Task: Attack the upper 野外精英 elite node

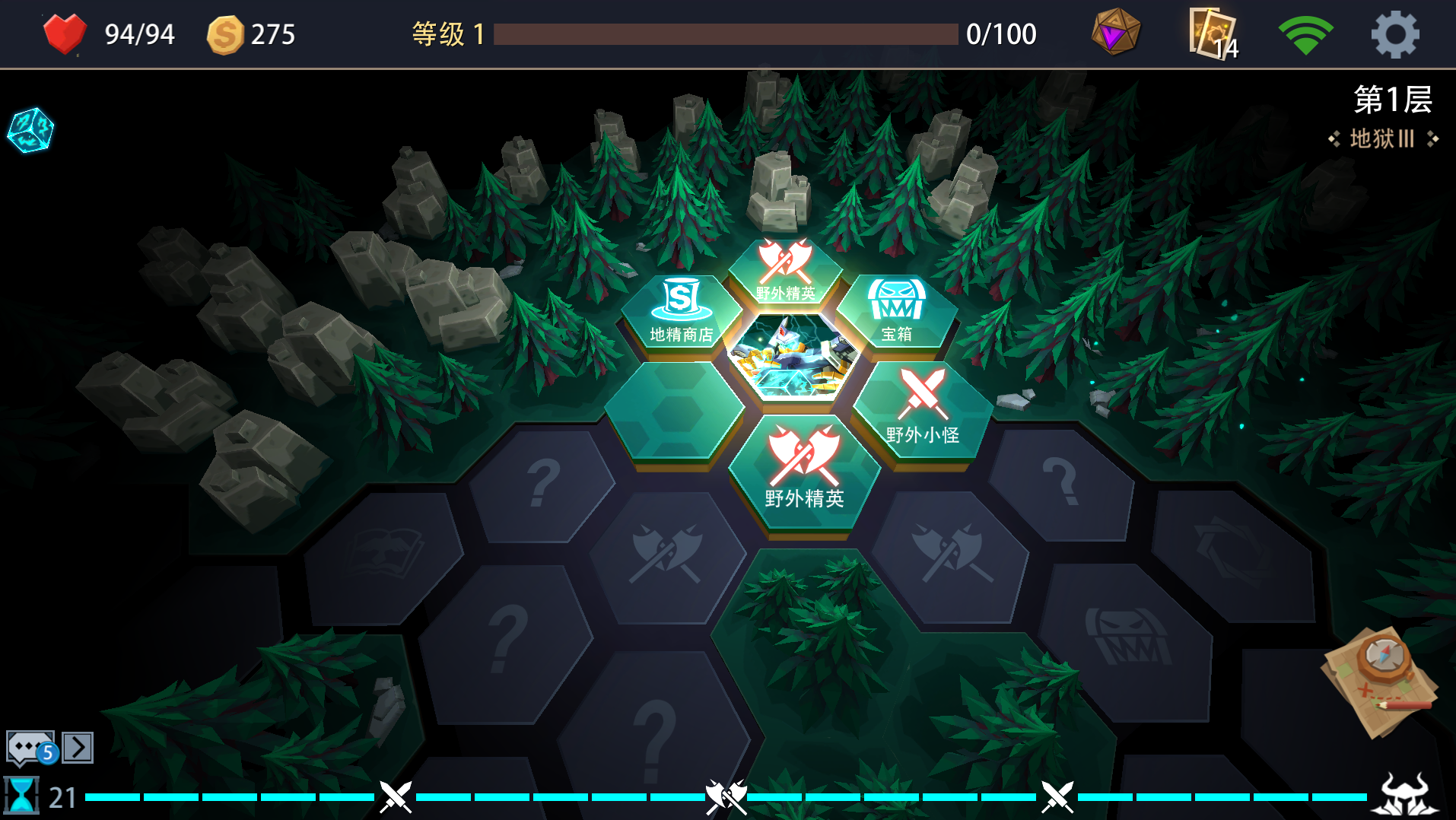Action: click(x=787, y=270)
